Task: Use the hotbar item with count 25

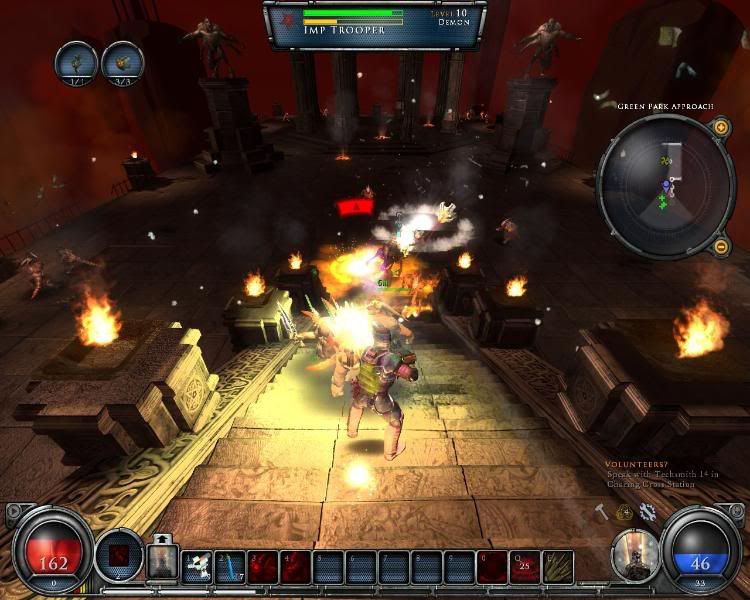Action: coord(525,566)
